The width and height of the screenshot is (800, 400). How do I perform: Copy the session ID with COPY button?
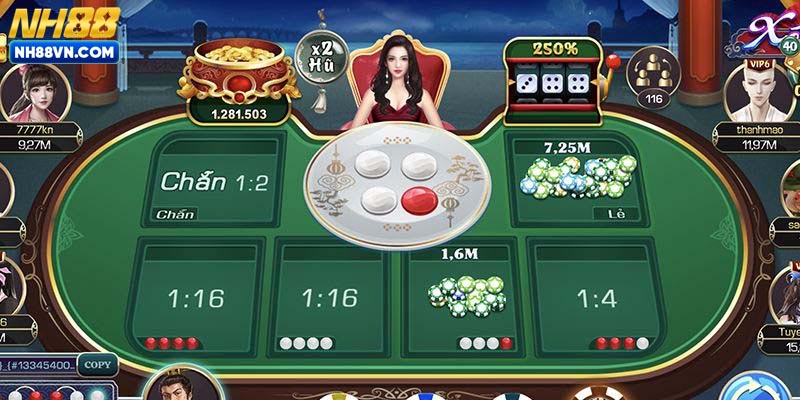coord(96,365)
